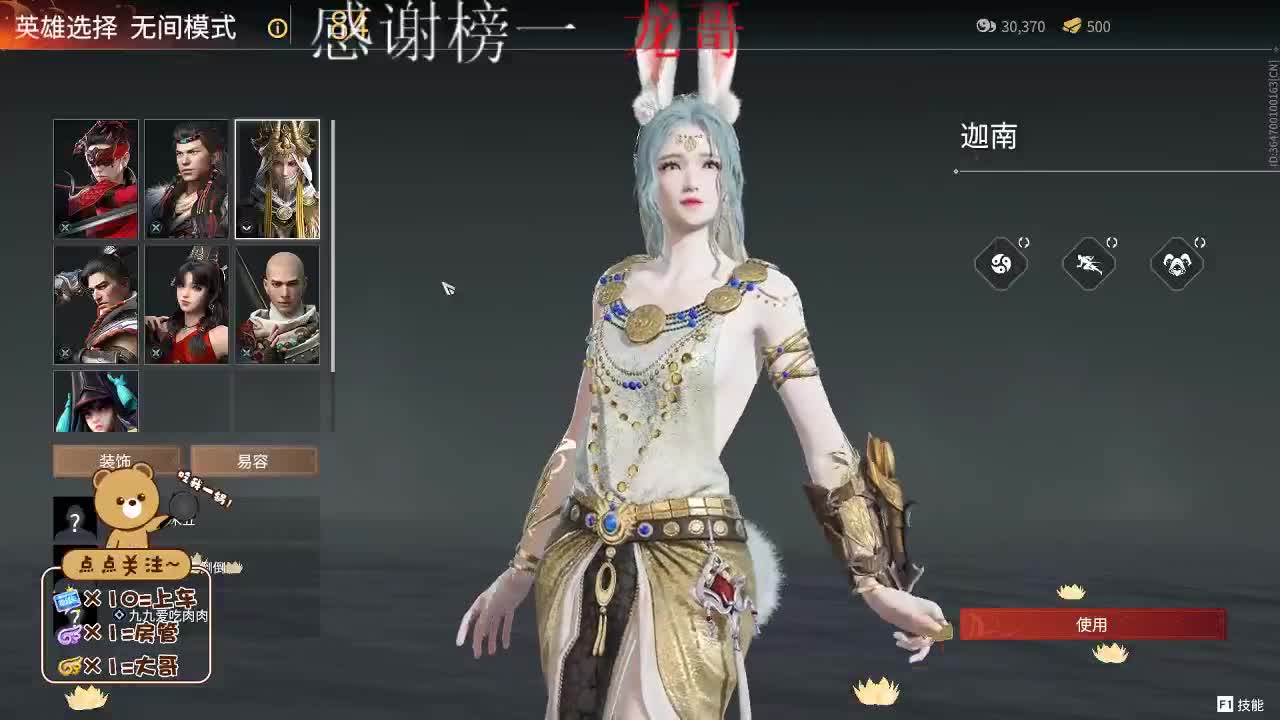Open the mode info circle icon
Image resolution: width=1280 pixels, height=720 pixels.
point(277,29)
